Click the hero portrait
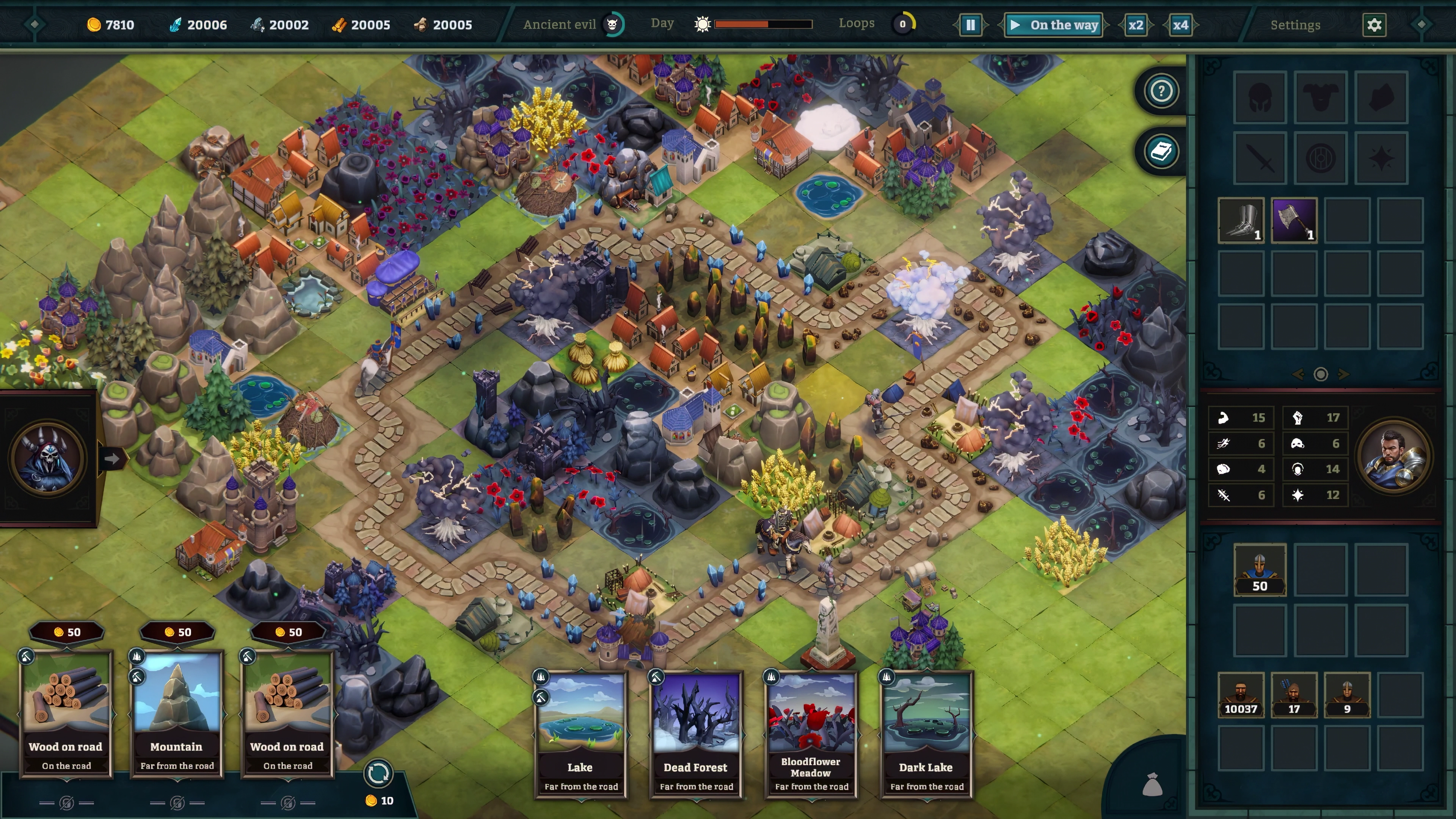The image size is (1456, 819). 1394,456
